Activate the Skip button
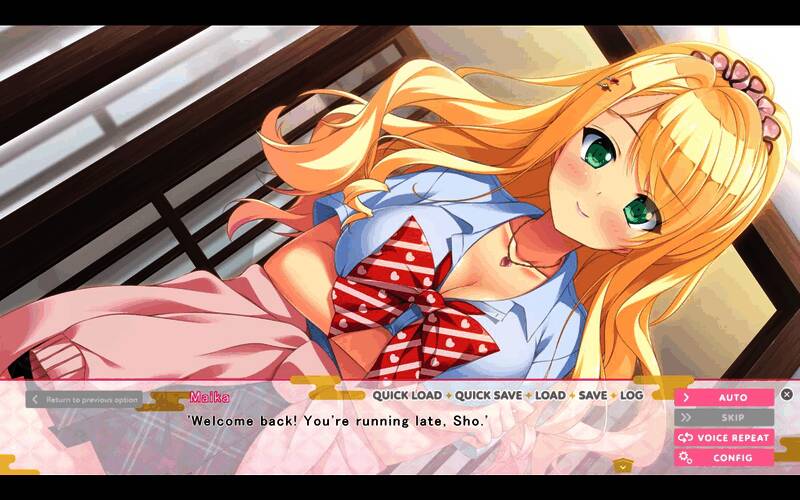Viewport: 800px width, 500px height. pyautogui.click(x=724, y=417)
